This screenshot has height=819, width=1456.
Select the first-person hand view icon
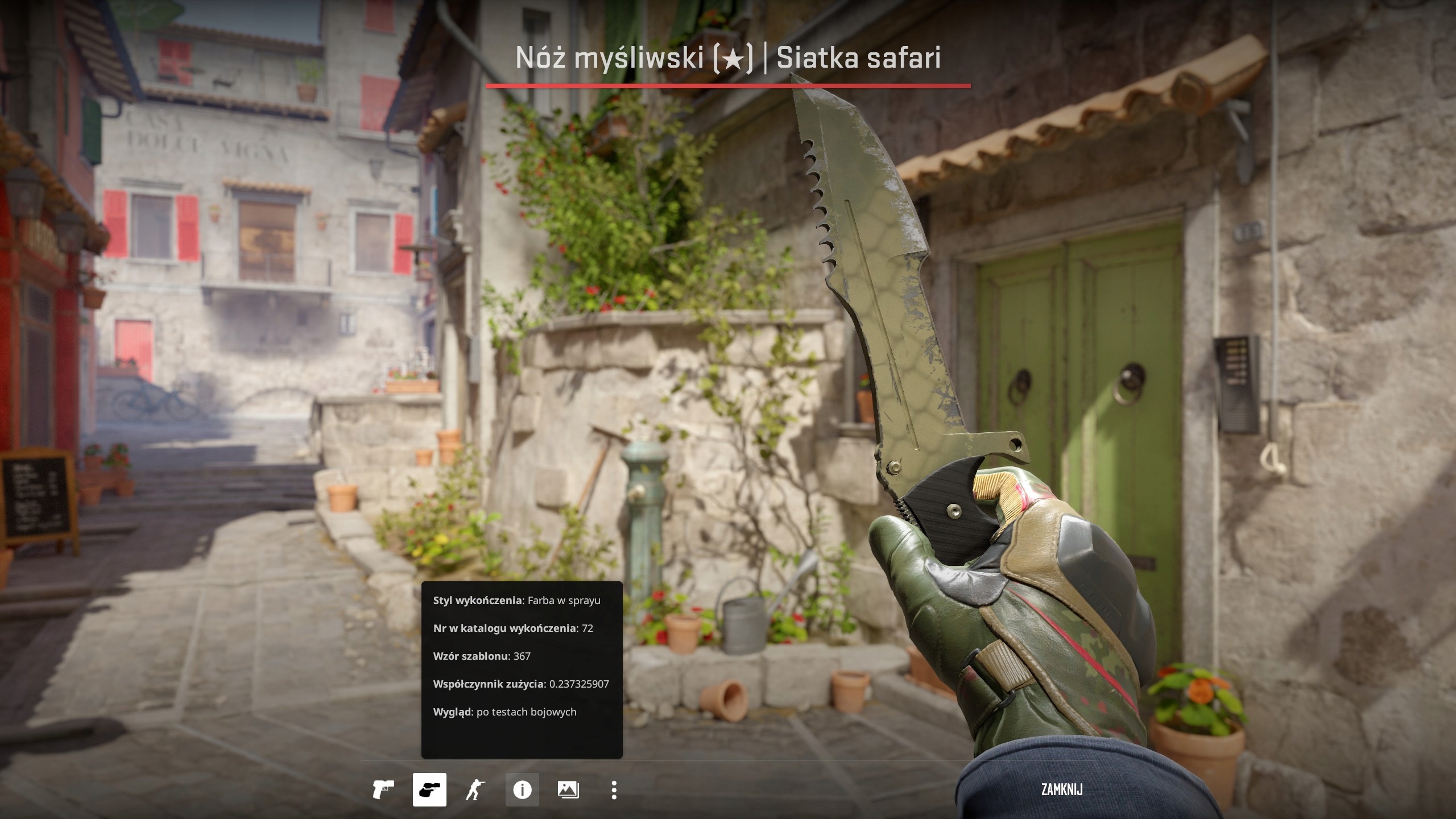[429, 790]
